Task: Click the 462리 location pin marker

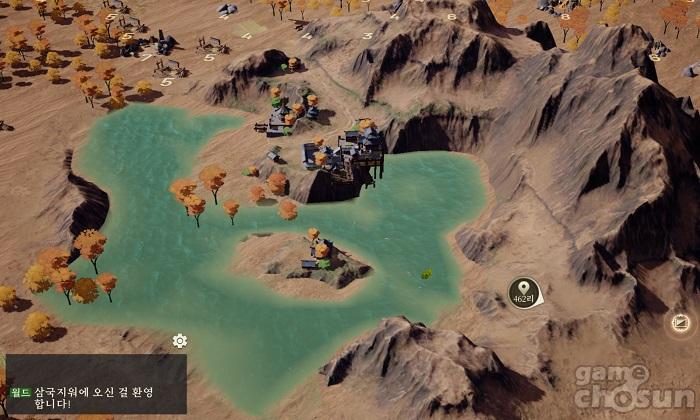Action: click(x=524, y=292)
